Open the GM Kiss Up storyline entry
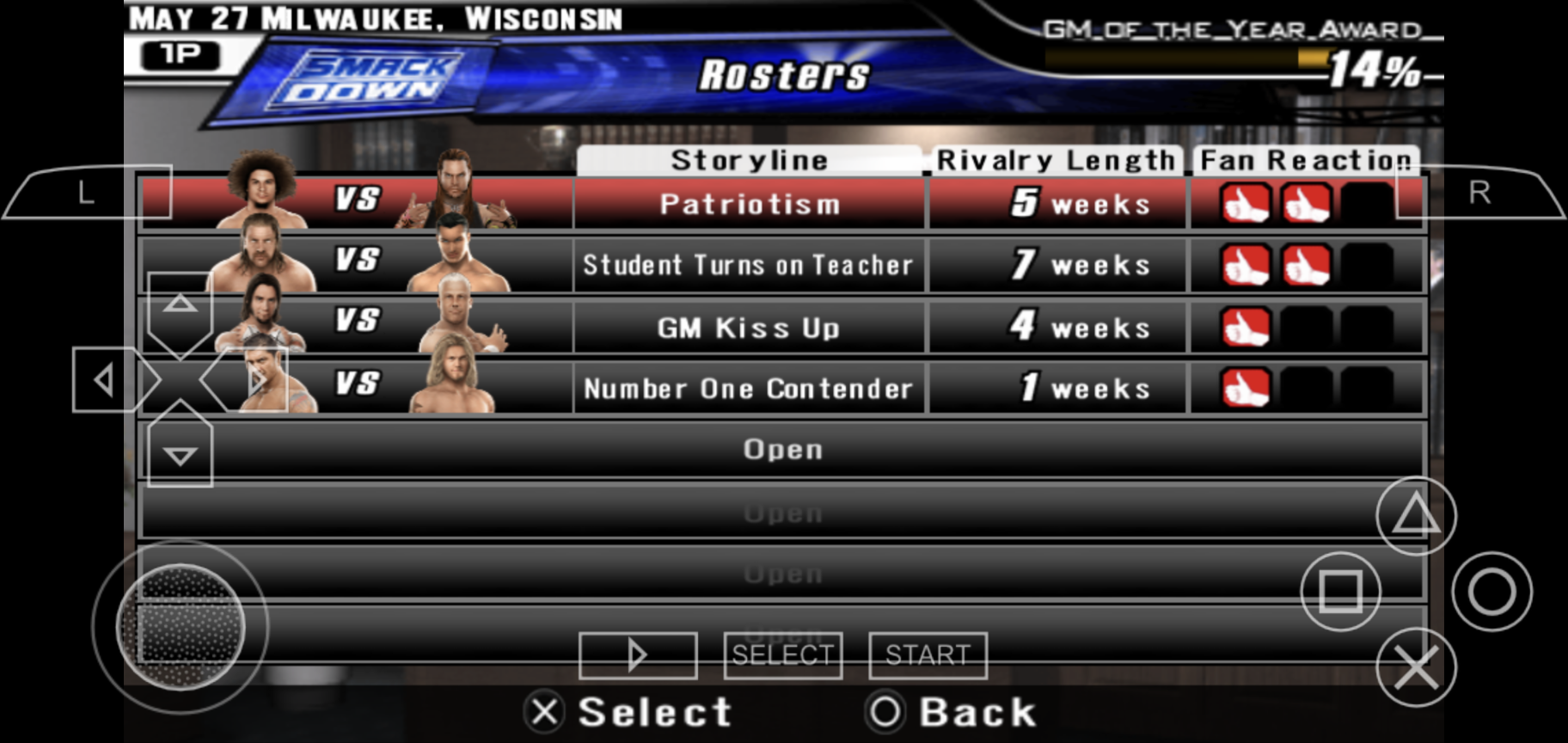 [x=749, y=328]
